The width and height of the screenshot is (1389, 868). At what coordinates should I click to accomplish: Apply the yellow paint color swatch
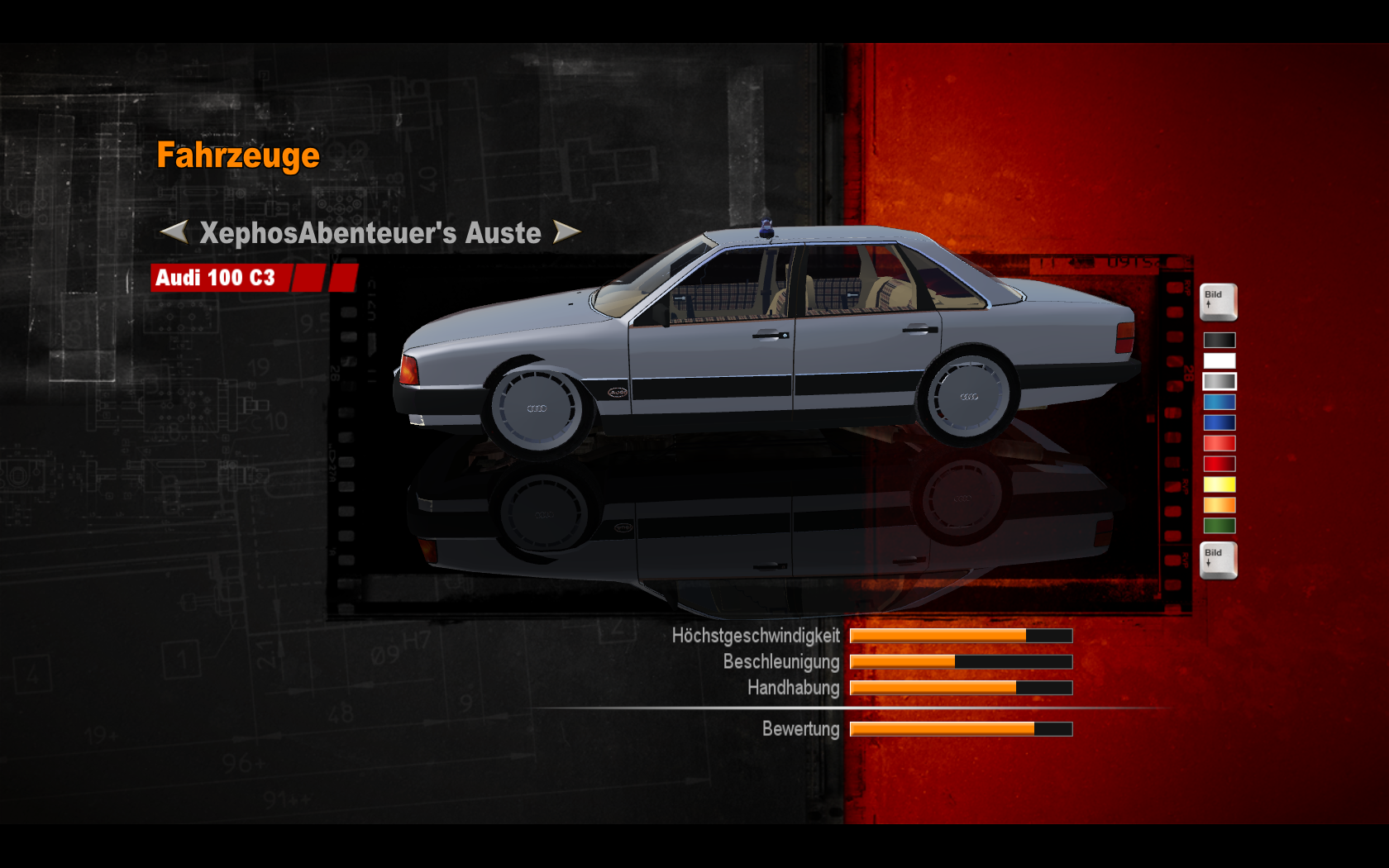[x=1219, y=484]
